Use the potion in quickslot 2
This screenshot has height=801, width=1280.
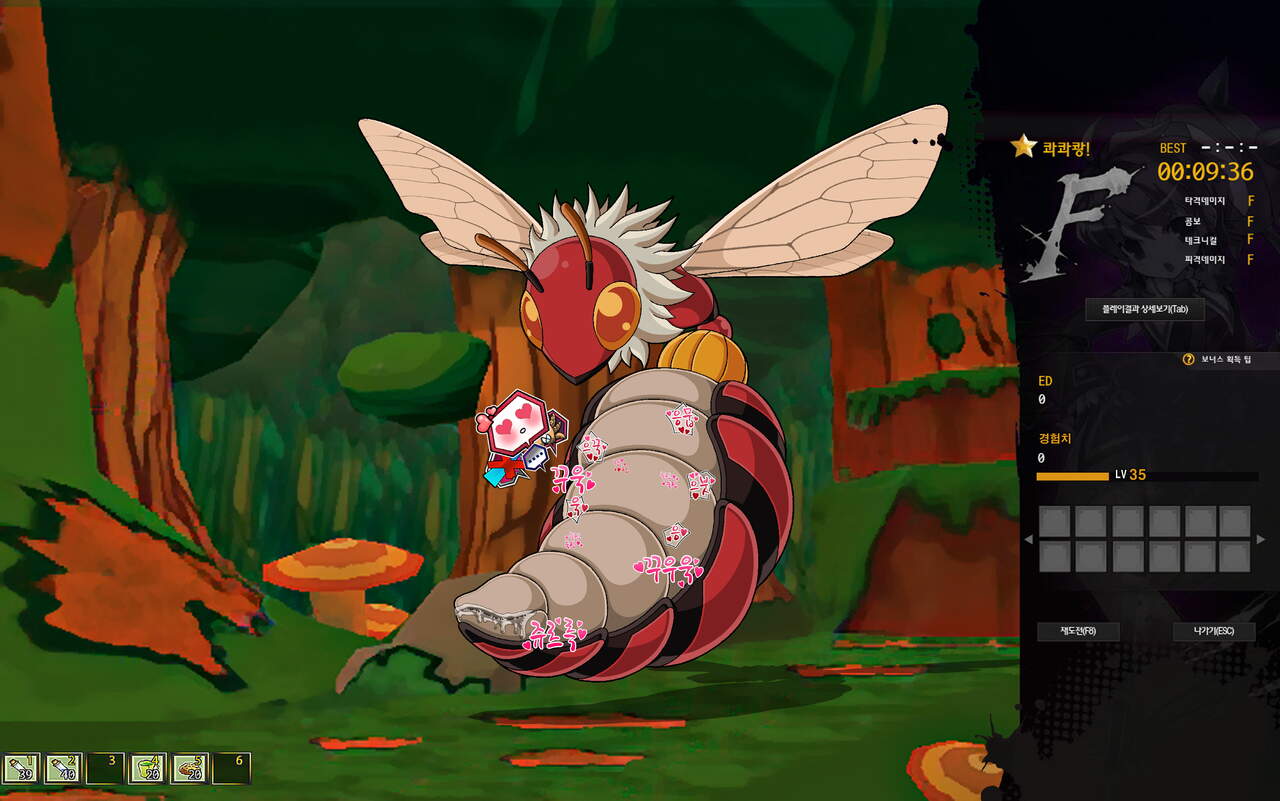(x=63, y=768)
